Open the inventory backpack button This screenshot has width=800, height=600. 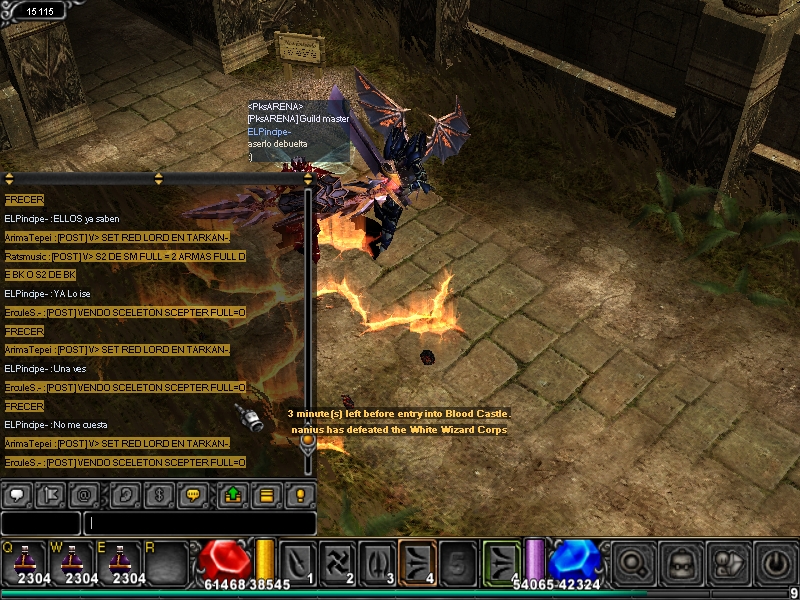(678, 563)
